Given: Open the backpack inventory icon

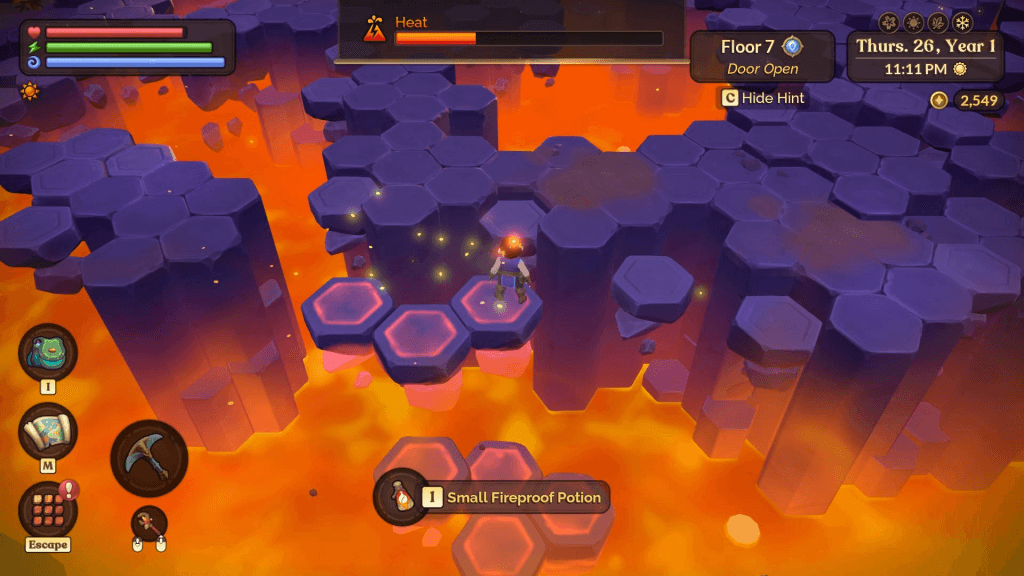Looking at the screenshot, I should pyautogui.click(x=48, y=352).
